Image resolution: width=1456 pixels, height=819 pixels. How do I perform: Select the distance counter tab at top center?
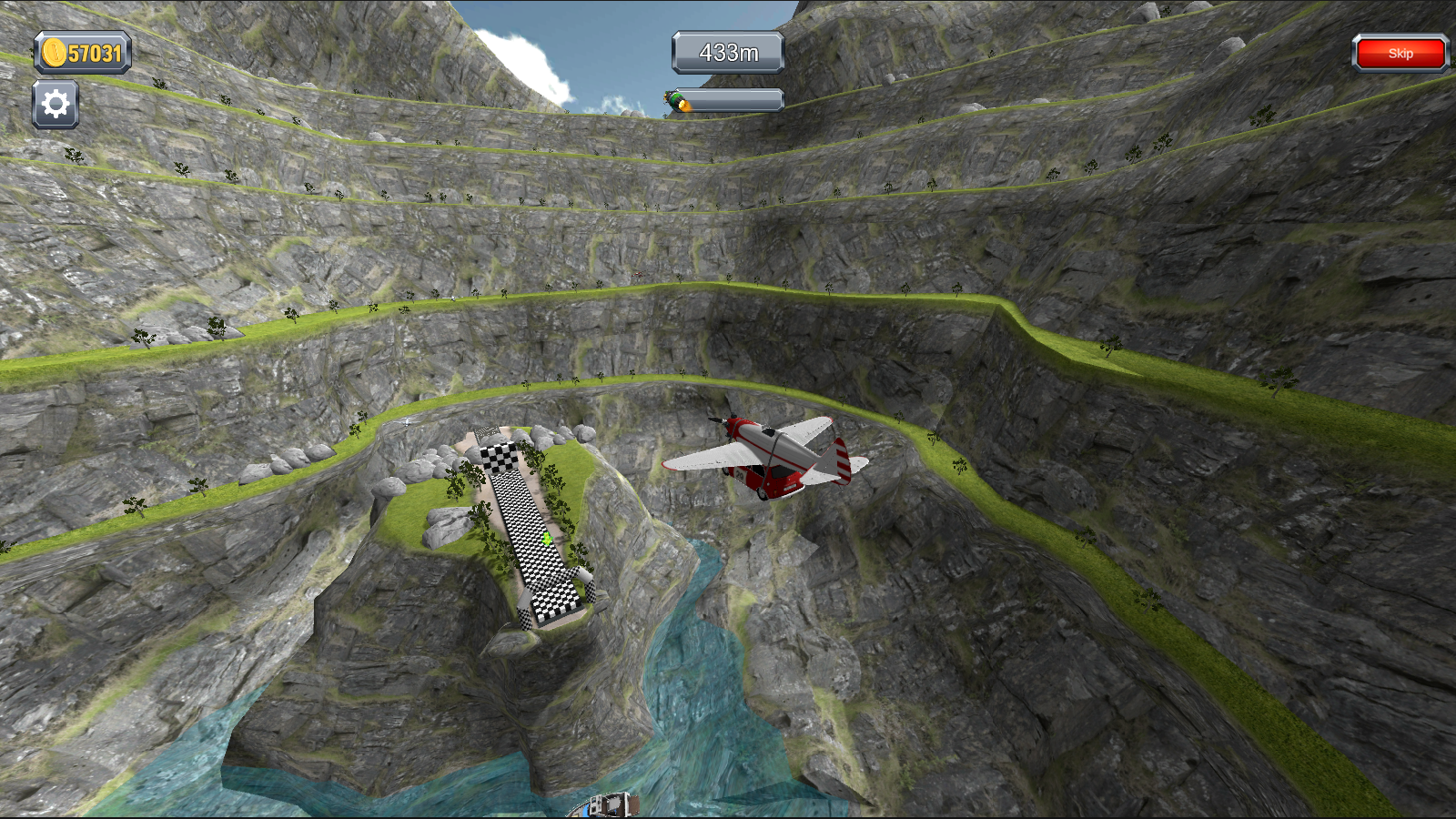pos(726,52)
